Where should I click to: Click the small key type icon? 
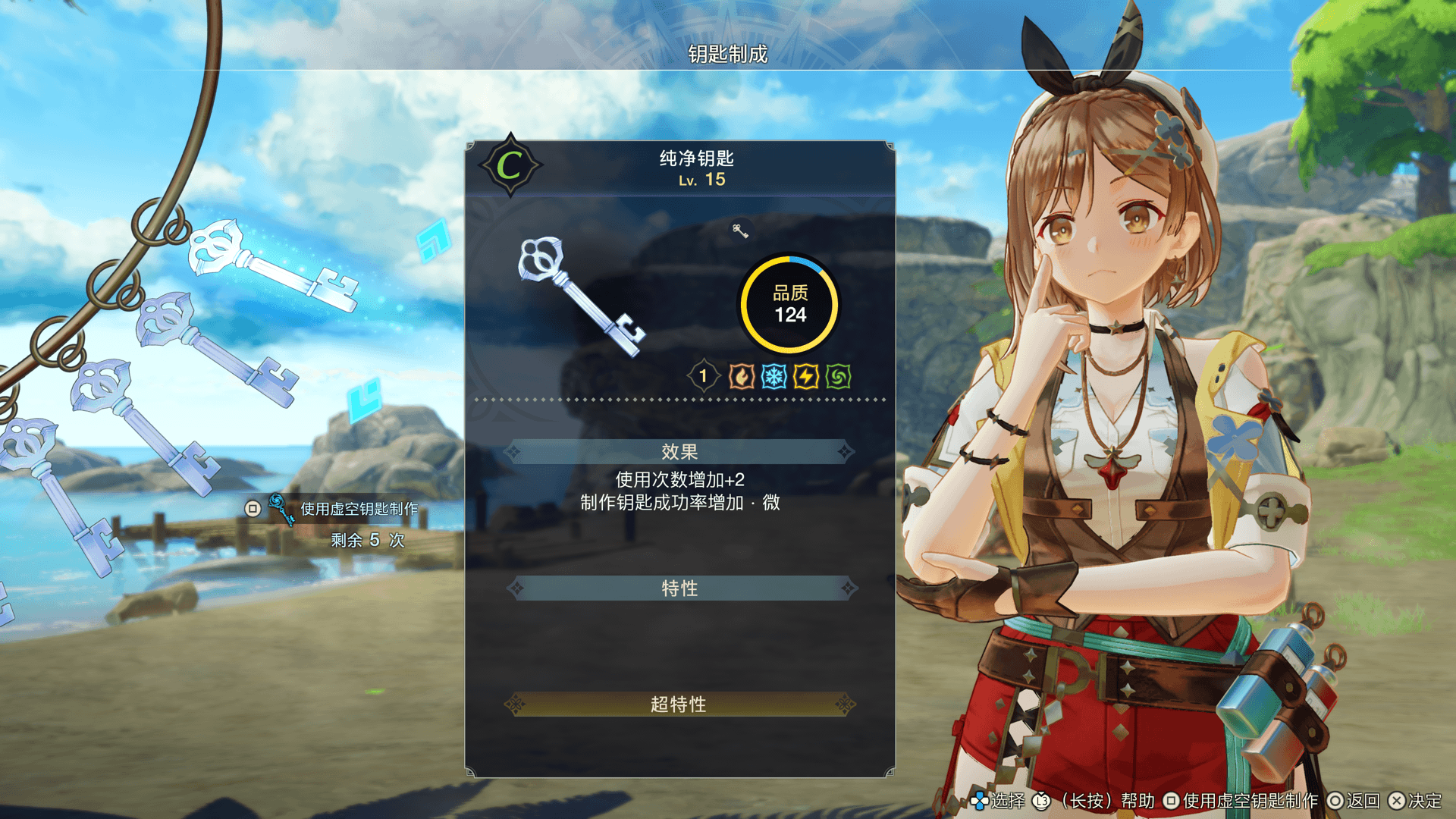point(740,231)
